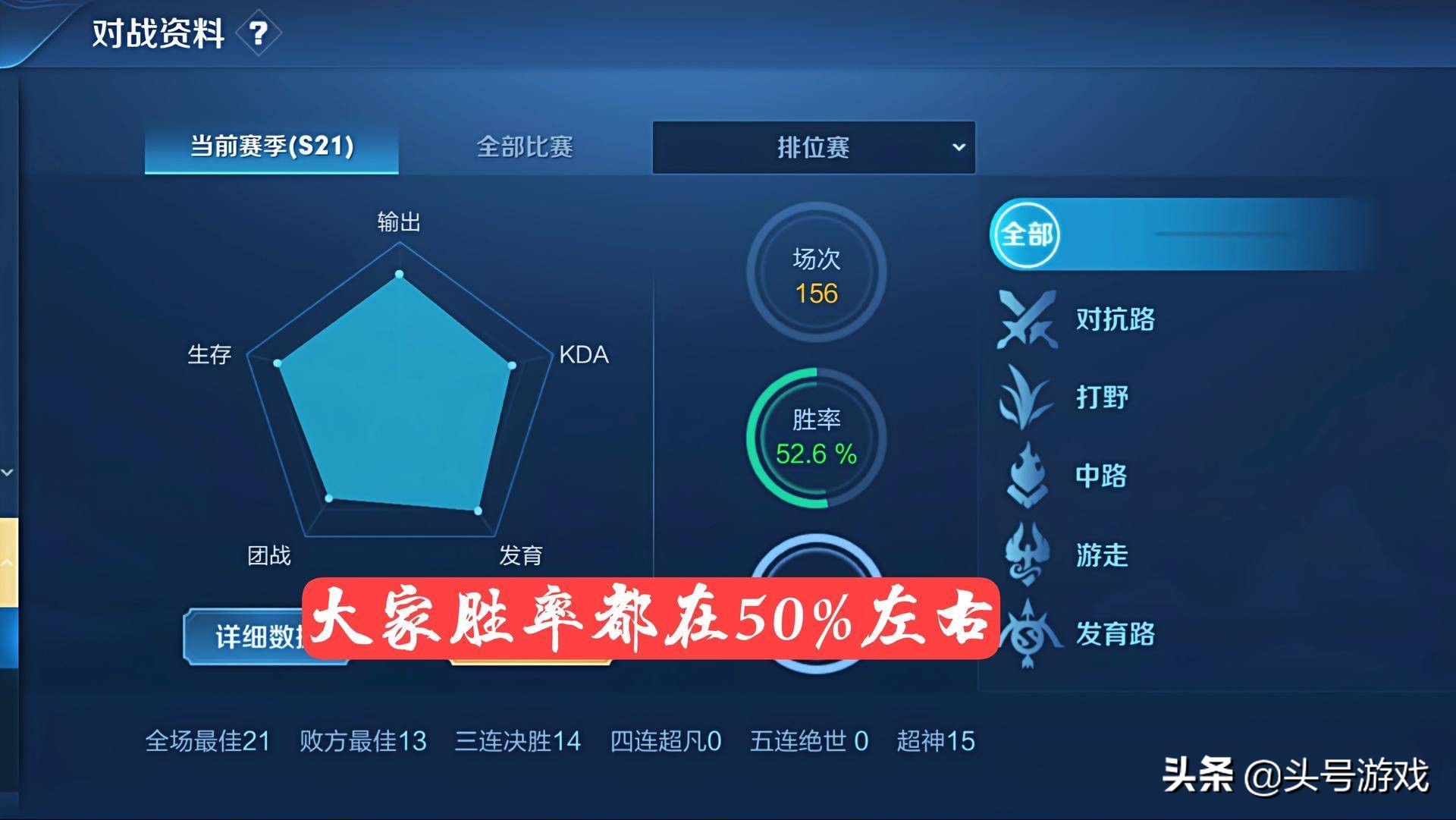Open the 排位赛 match type dropdown
This screenshot has width=1456, height=820.
pyautogui.click(x=814, y=147)
